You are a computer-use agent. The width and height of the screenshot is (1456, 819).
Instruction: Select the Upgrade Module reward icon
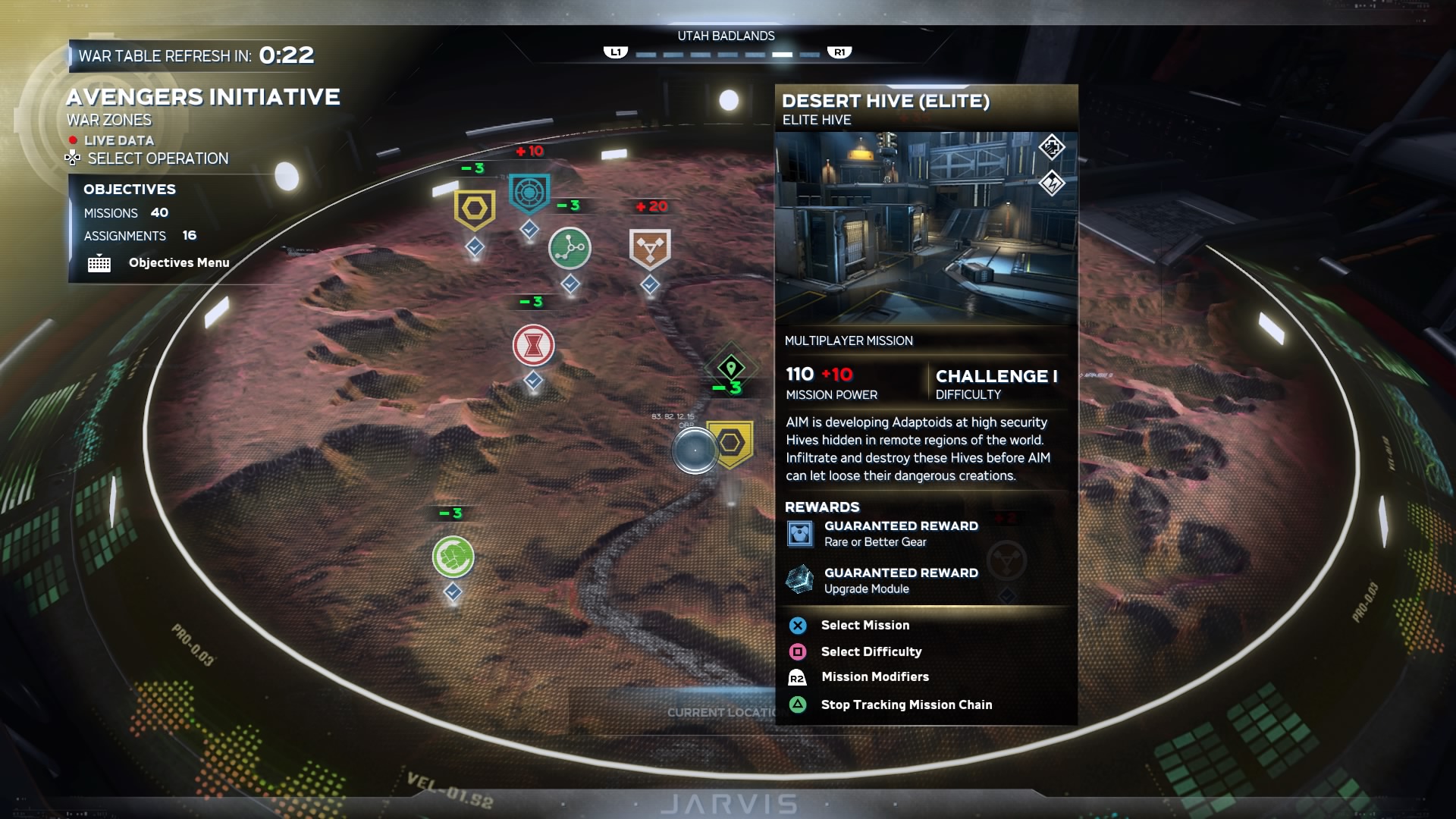pyautogui.click(x=799, y=580)
